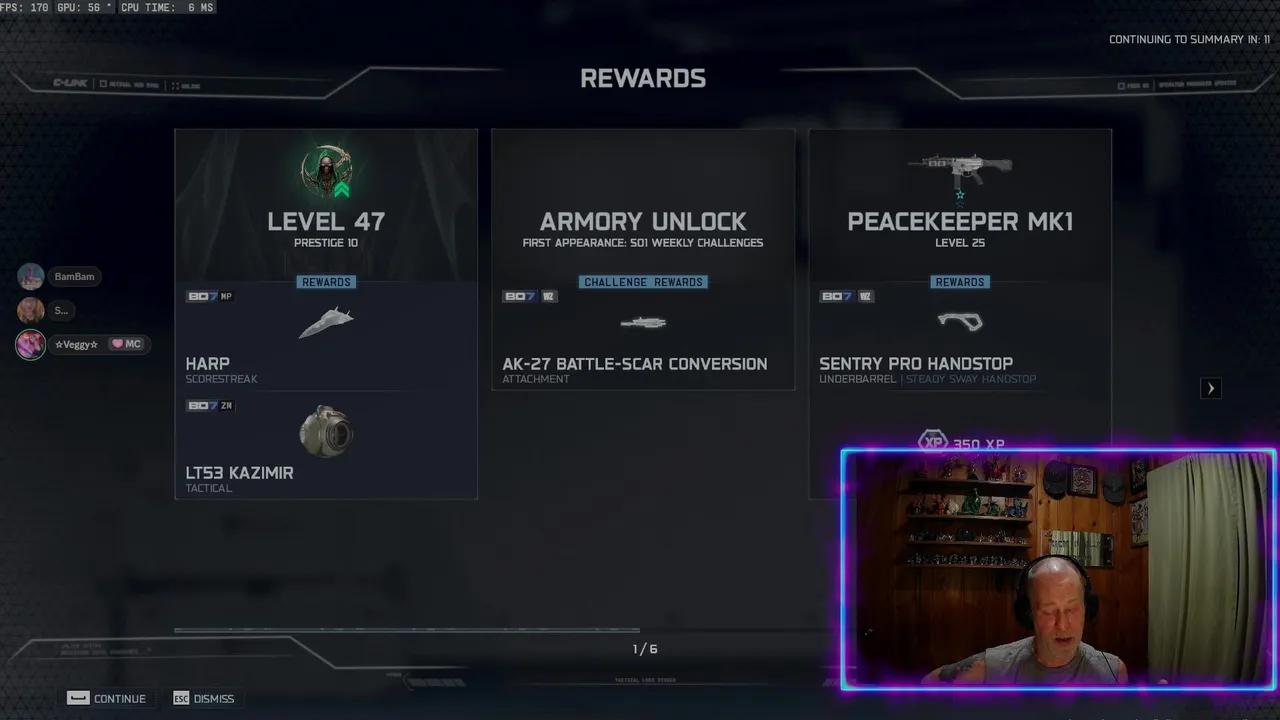This screenshot has width=1280, height=720.
Task: Click the MC heart badge beside ☆Veggy☆
Action: [x=127, y=343]
